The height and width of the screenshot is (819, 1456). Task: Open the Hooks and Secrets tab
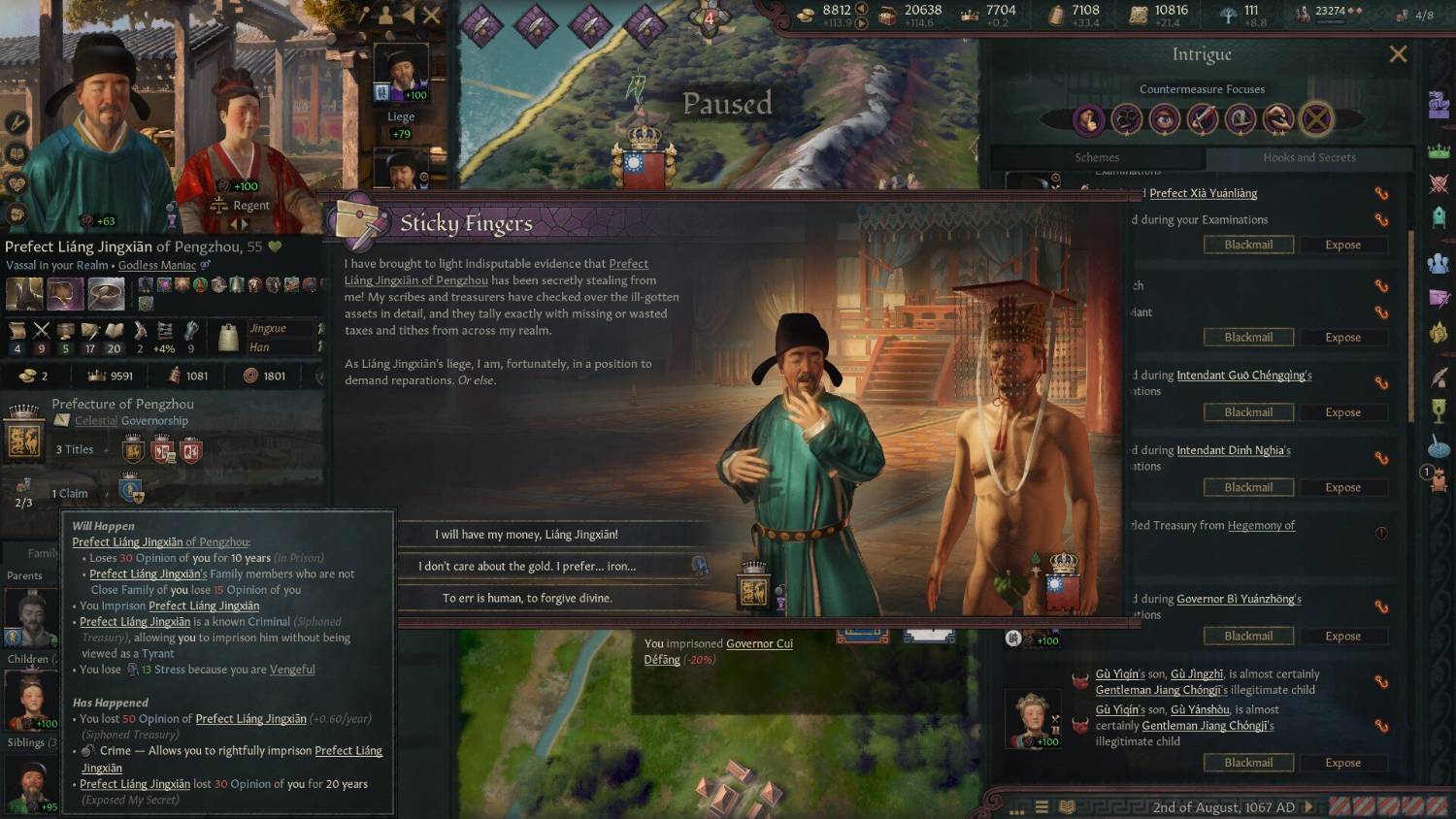1308,157
